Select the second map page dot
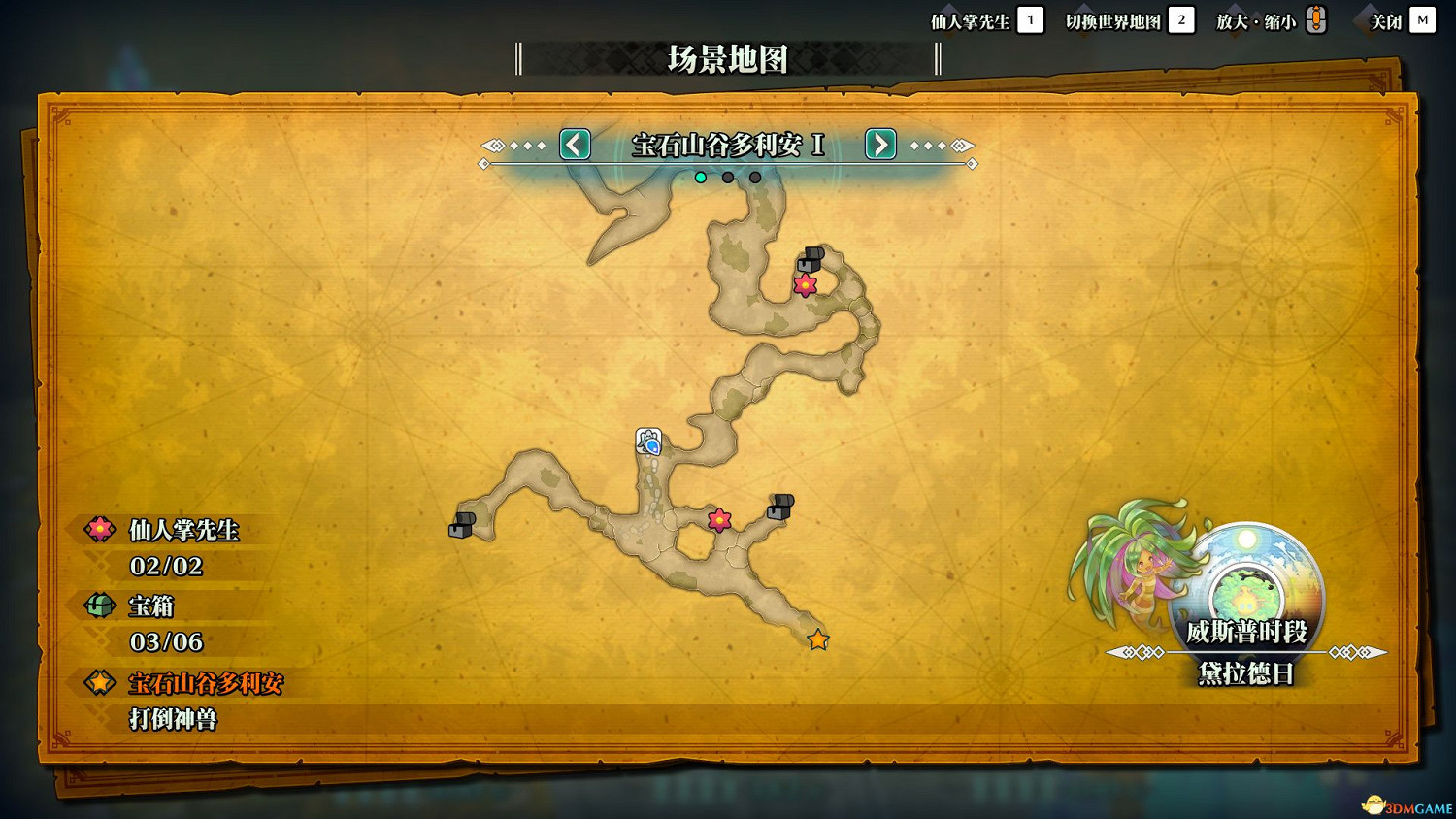Viewport: 1456px width, 819px height. click(x=727, y=177)
